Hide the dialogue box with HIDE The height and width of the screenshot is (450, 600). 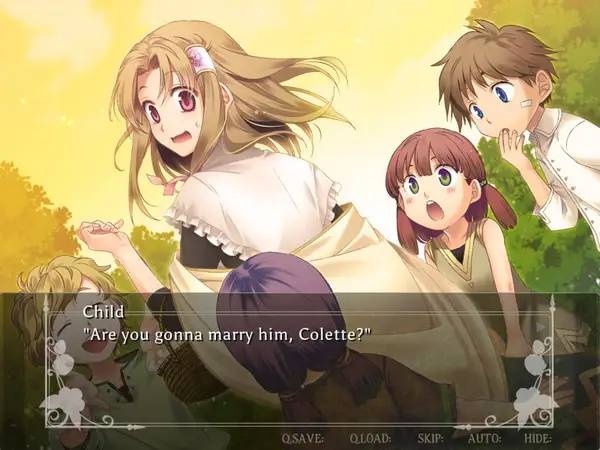tap(537, 437)
